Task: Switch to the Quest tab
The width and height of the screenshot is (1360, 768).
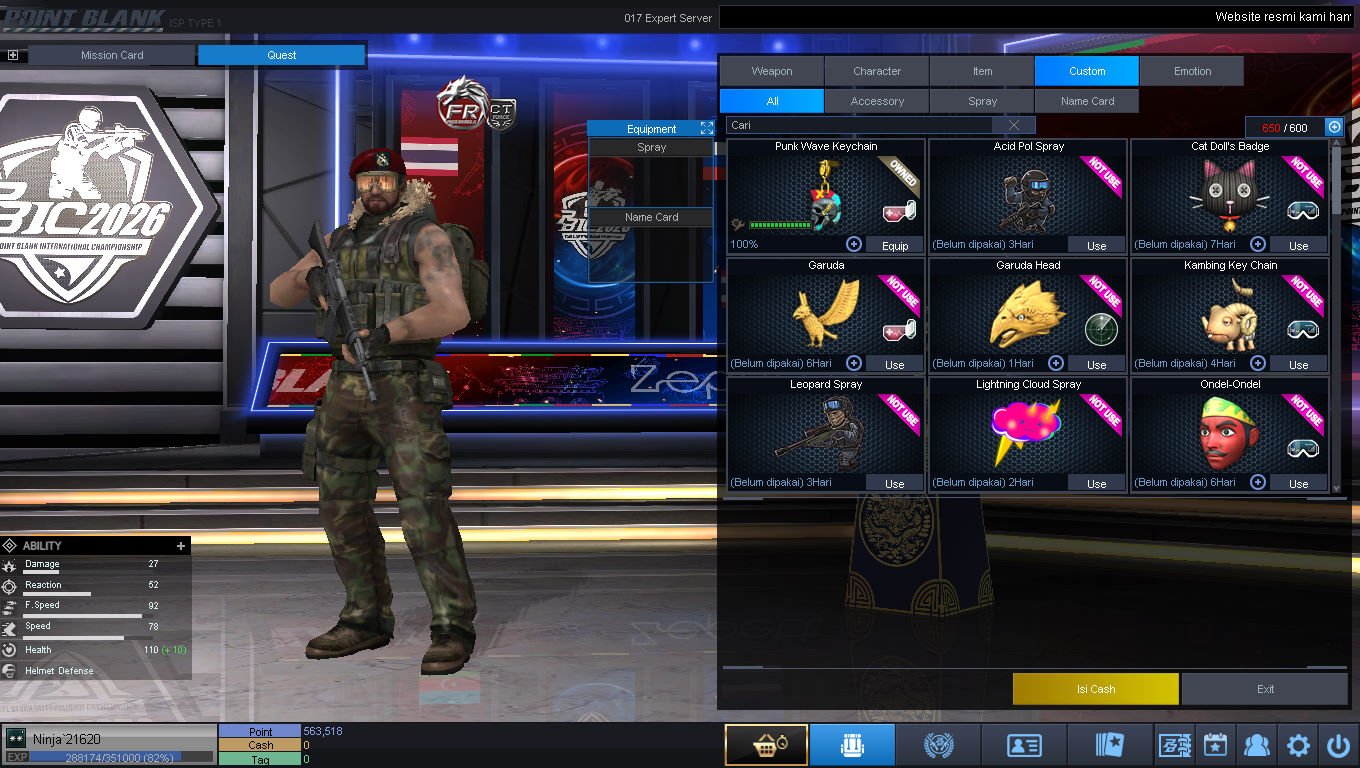Action: tap(281, 55)
